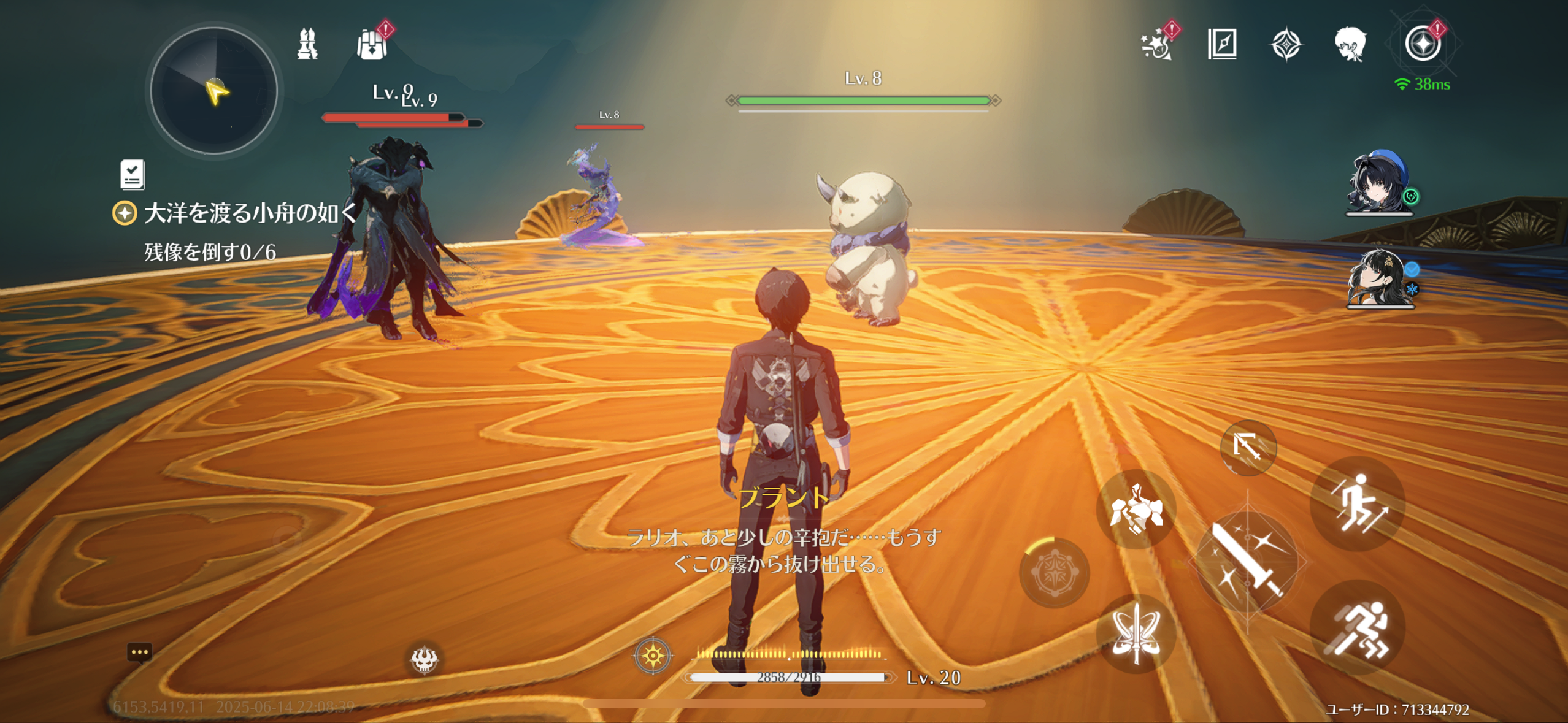Open the backpack inventory icon
1568x723 pixels.
click(372, 45)
